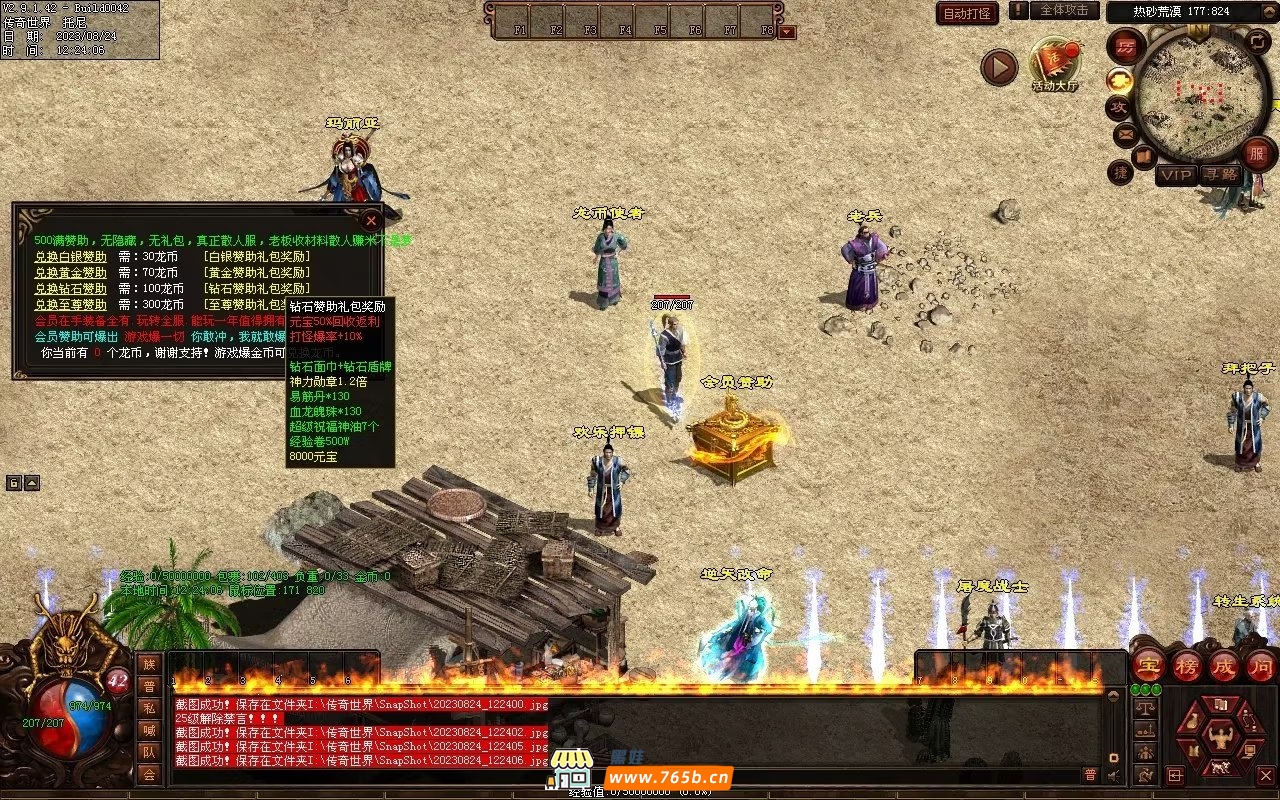Toggle the 自动打怪 auto-fight button
The width and height of the screenshot is (1280, 800).
coord(967,13)
